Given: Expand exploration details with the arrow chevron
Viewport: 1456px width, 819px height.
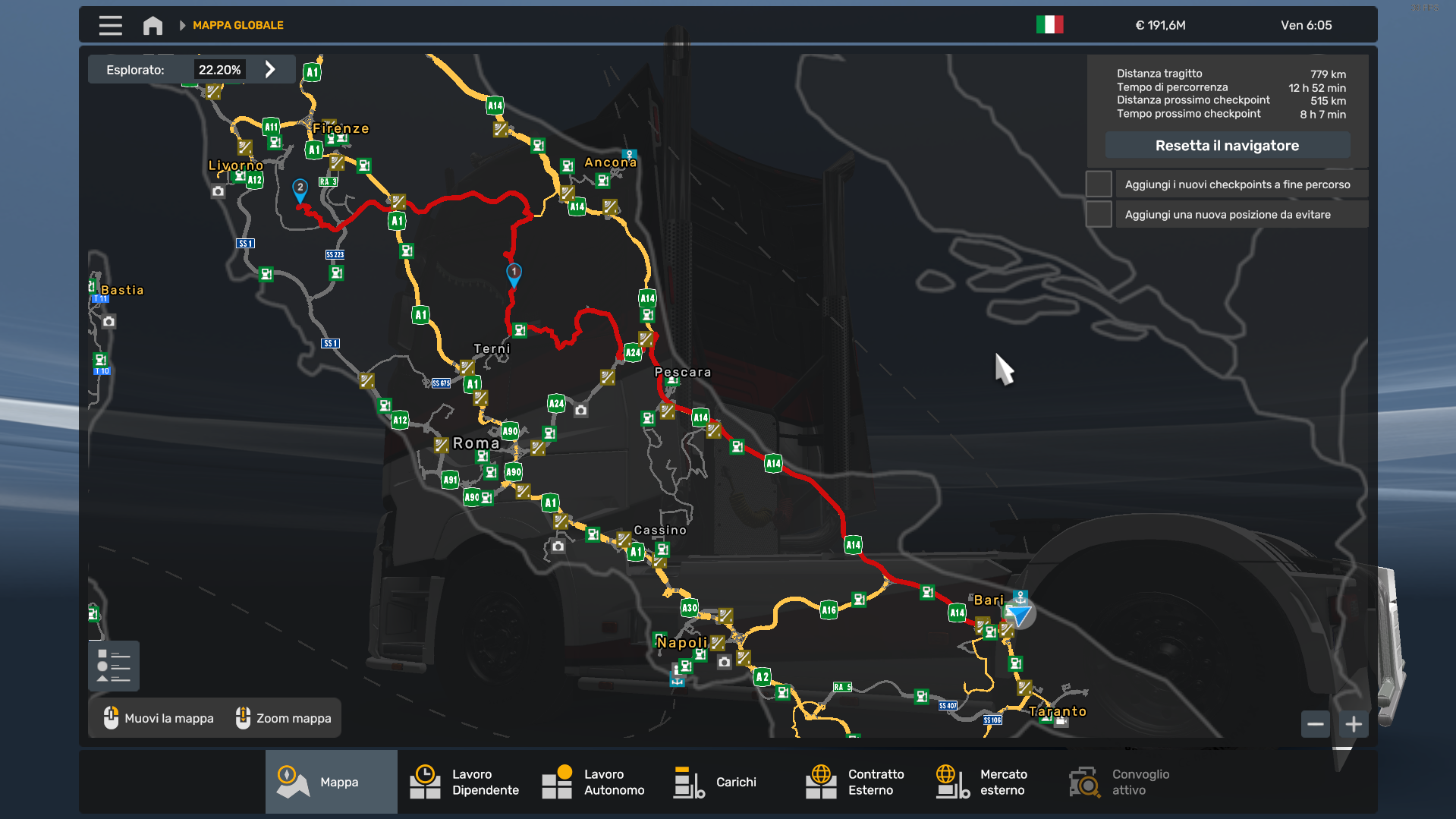Looking at the screenshot, I should [271, 68].
